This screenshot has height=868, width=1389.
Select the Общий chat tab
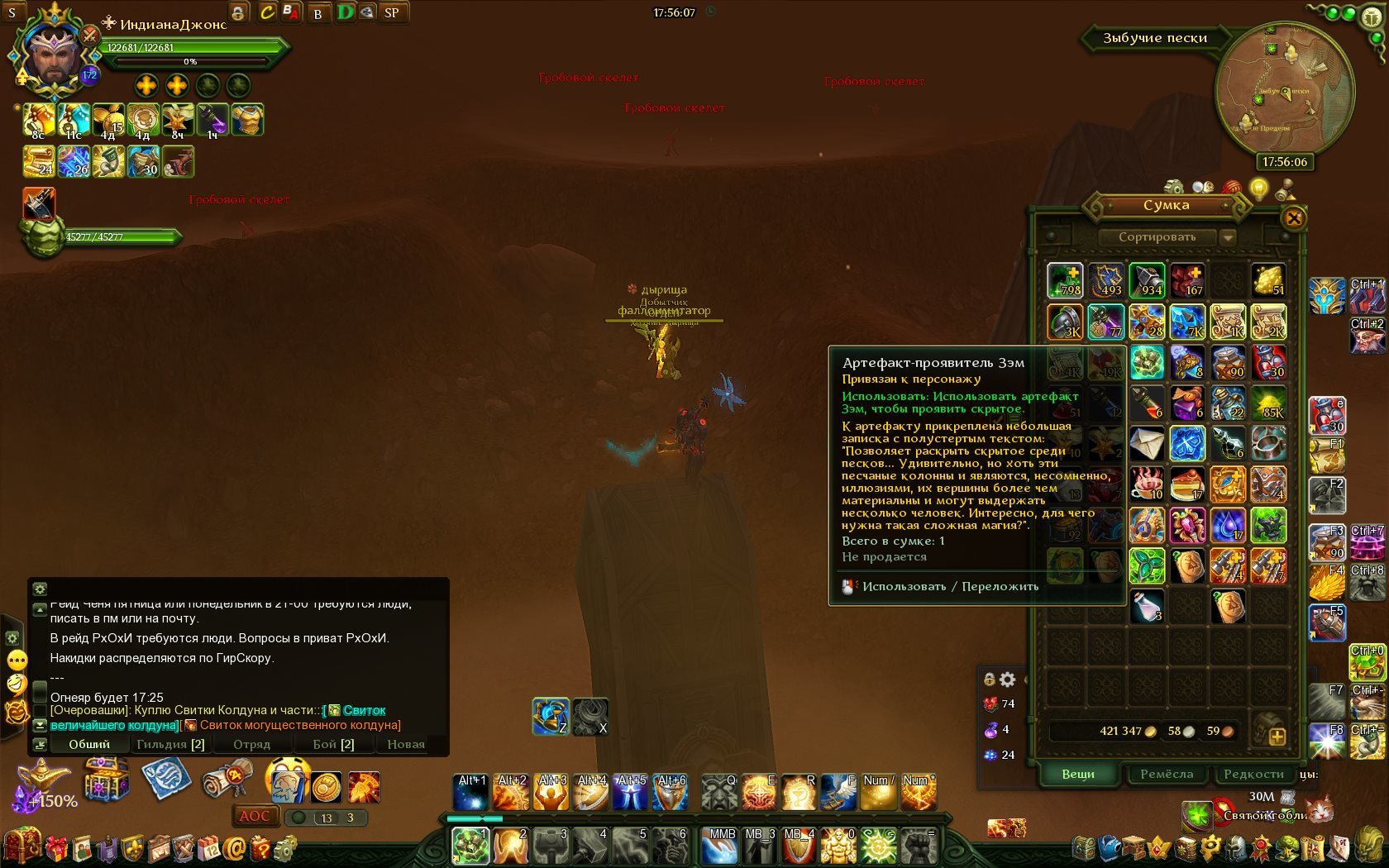tap(89, 744)
